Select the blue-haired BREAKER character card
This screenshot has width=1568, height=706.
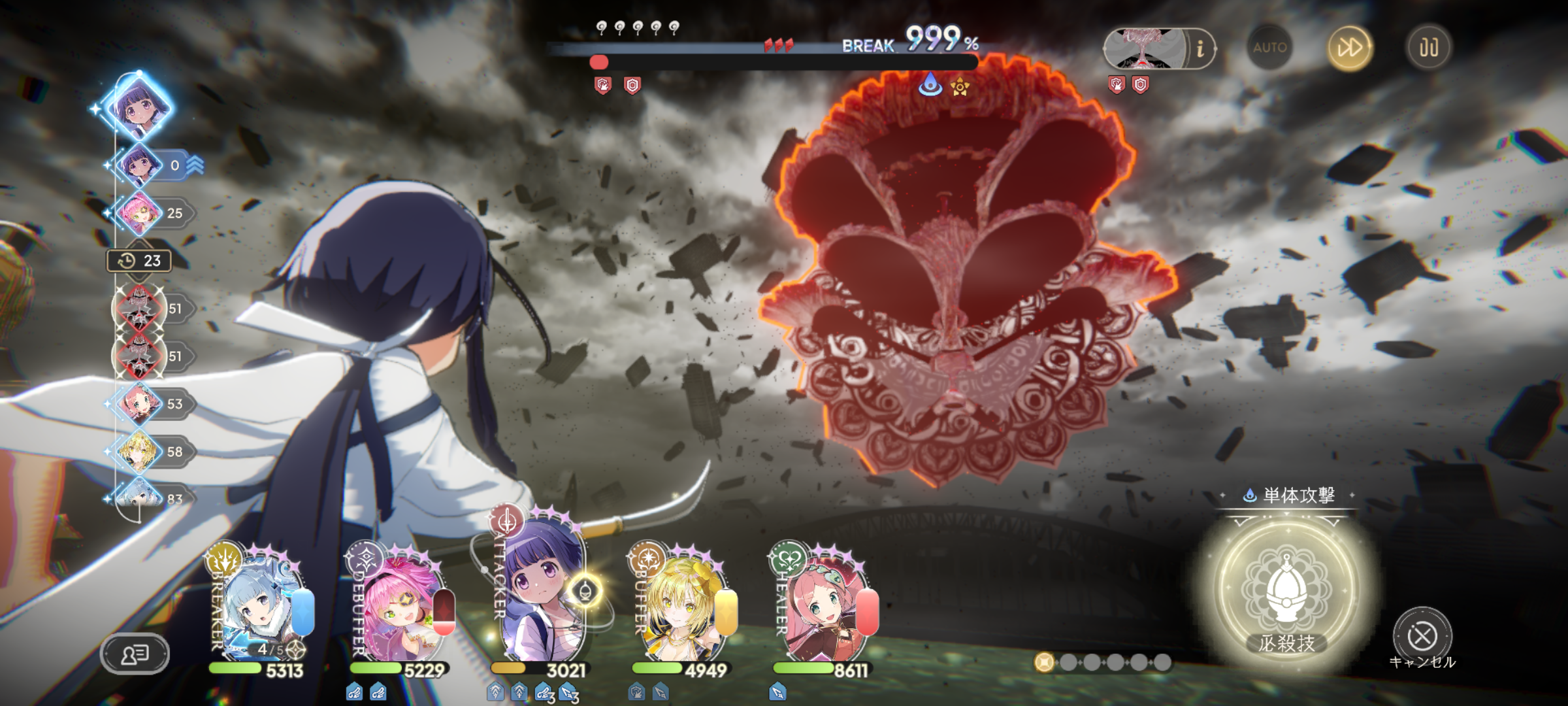pos(261,605)
